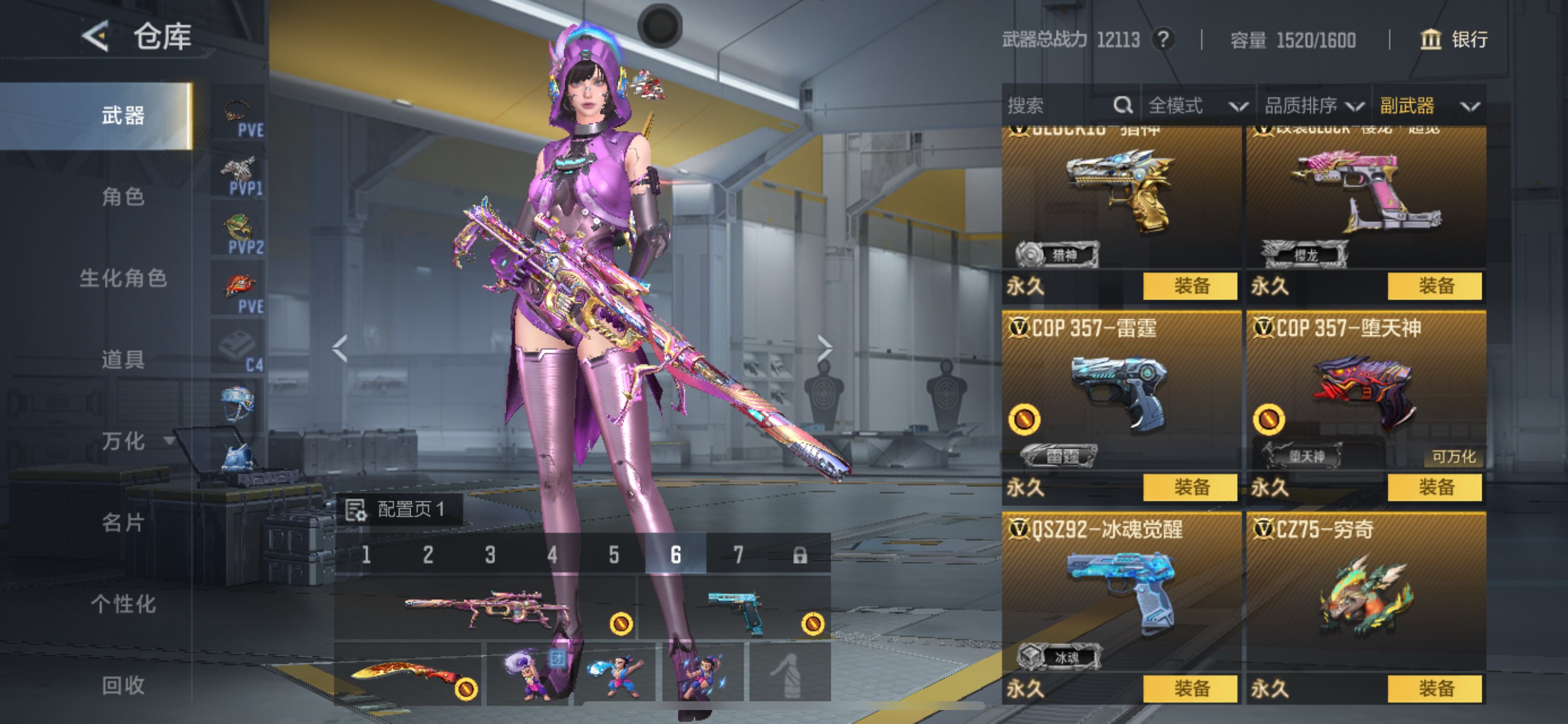Open the 回收 section

(123, 685)
